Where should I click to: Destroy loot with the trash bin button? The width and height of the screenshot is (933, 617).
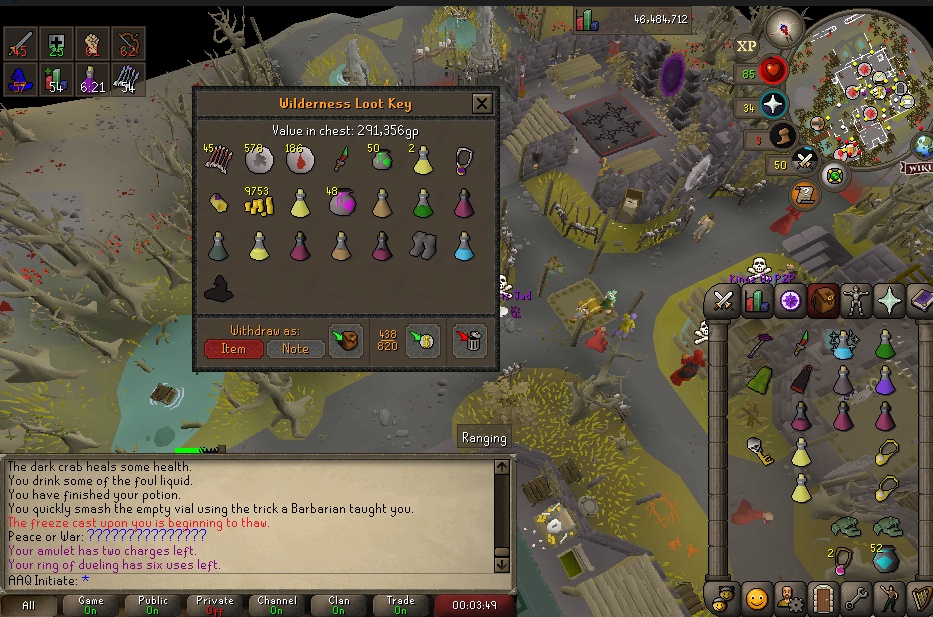[469, 340]
